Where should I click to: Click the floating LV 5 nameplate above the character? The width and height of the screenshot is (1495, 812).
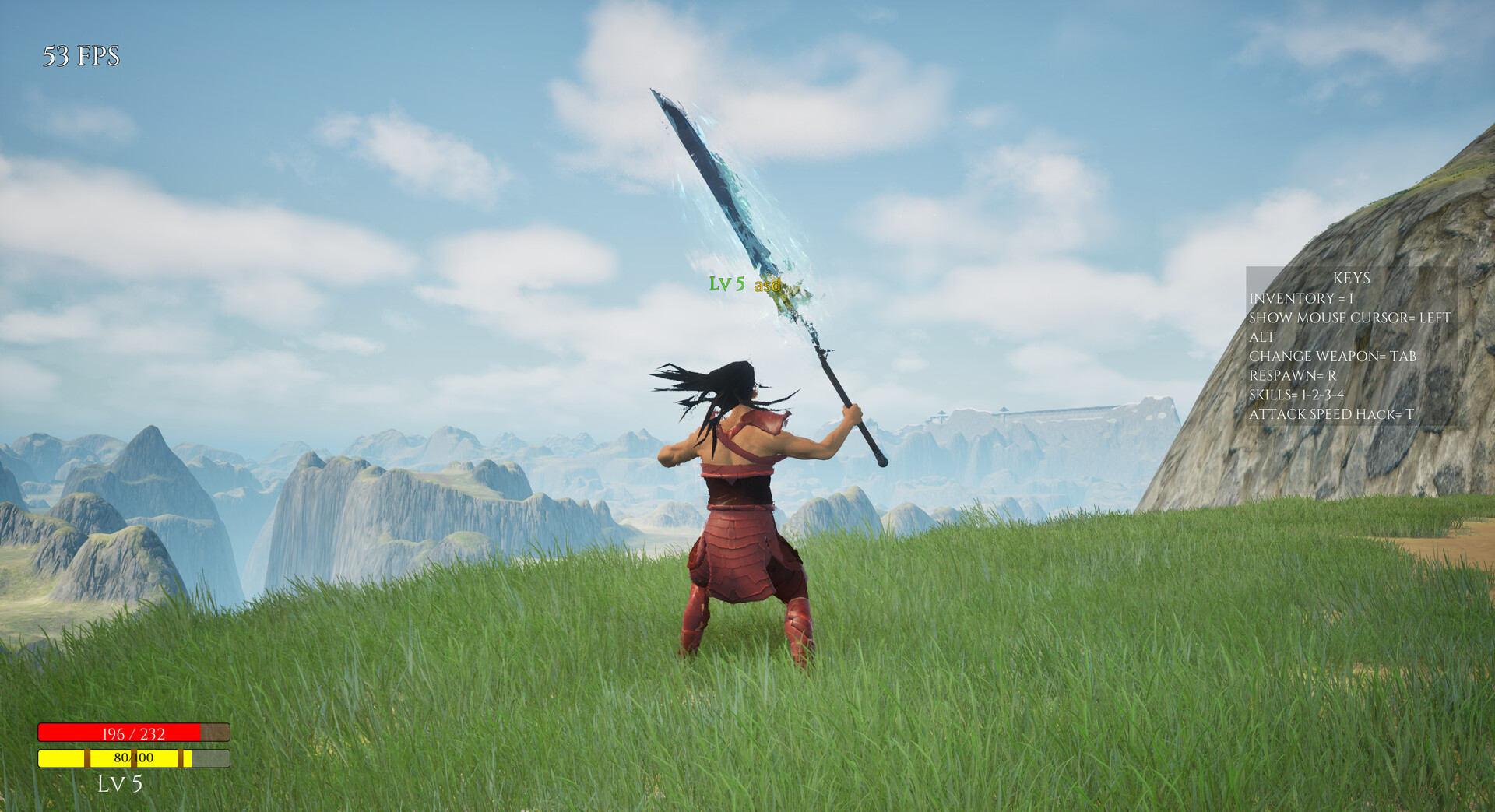coord(727,286)
